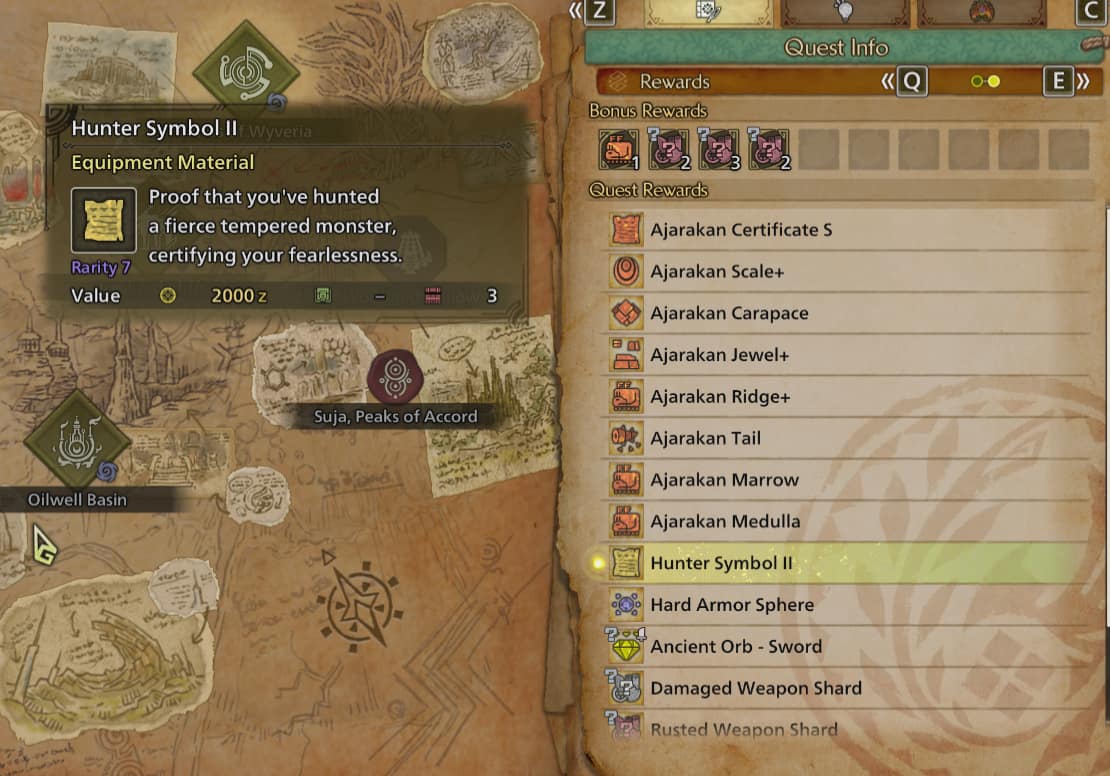Select the Oilwell Basin map marker
This screenshot has height=776, width=1110.
coord(77,440)
